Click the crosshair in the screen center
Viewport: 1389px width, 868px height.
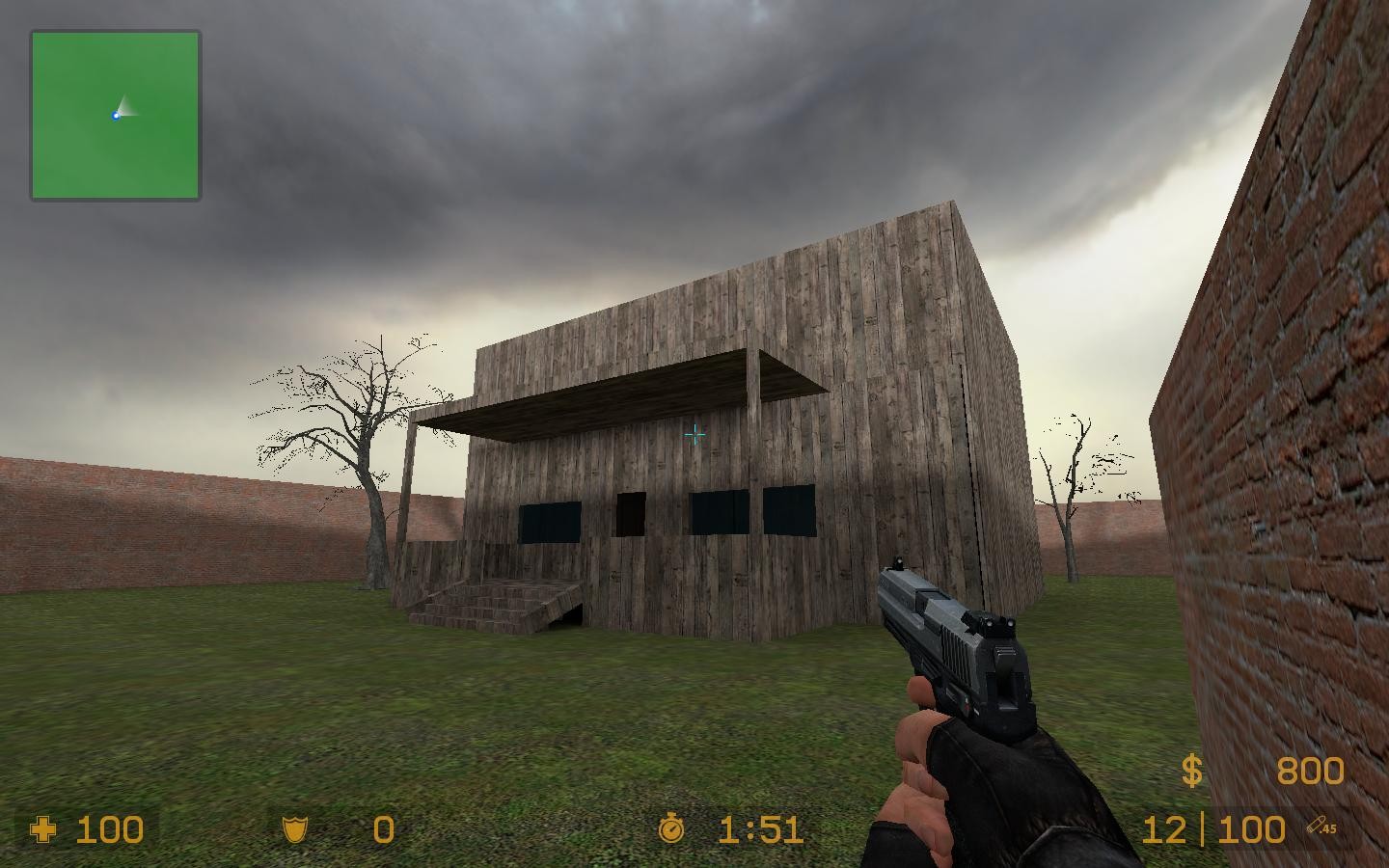pyautogui.click(x=694, y=434)
